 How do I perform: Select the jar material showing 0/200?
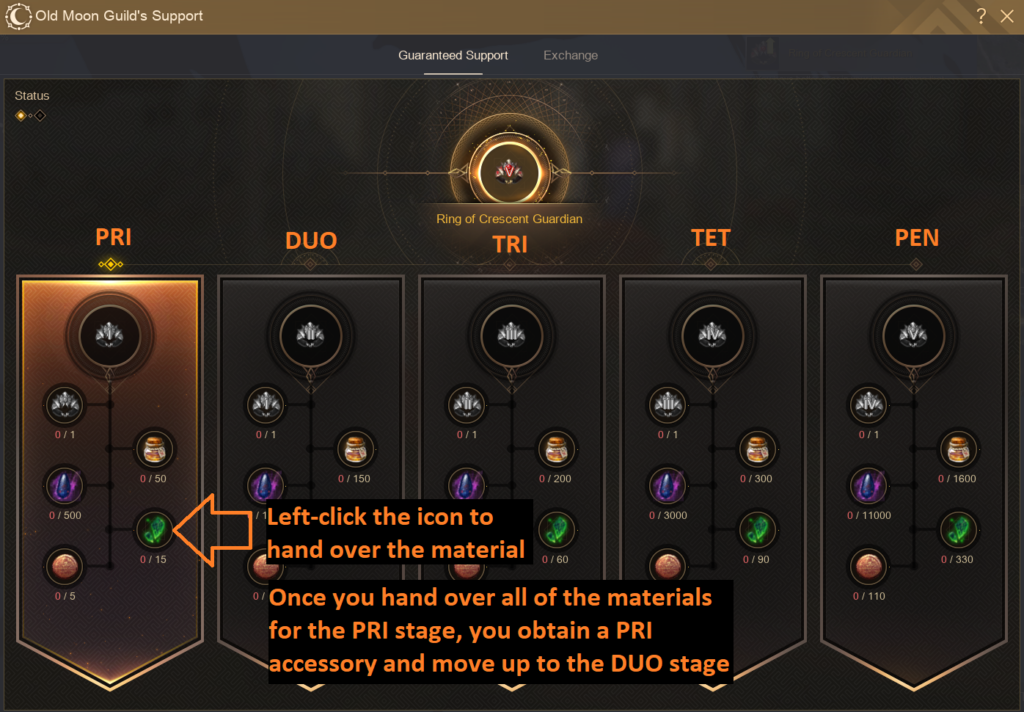point(557,448)
